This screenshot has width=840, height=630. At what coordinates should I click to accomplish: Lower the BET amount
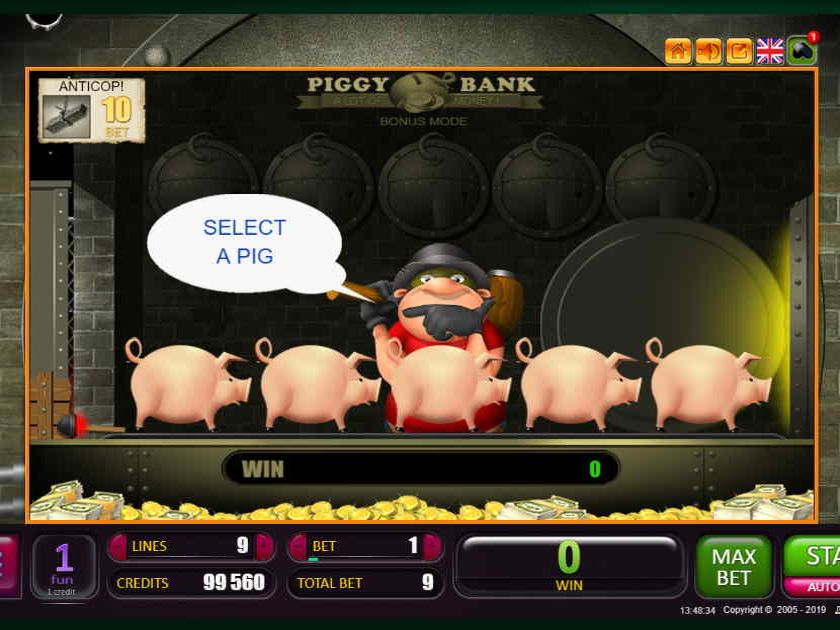pyautogui.click(x=298, y=546)
